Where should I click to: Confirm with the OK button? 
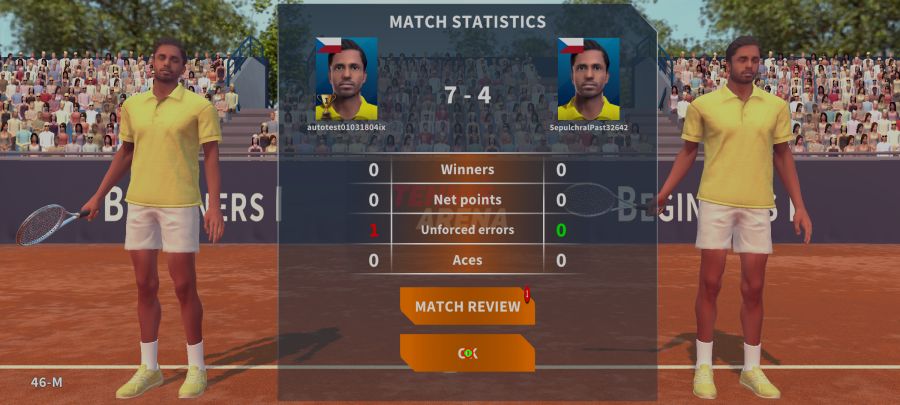(x=467, y=352)
